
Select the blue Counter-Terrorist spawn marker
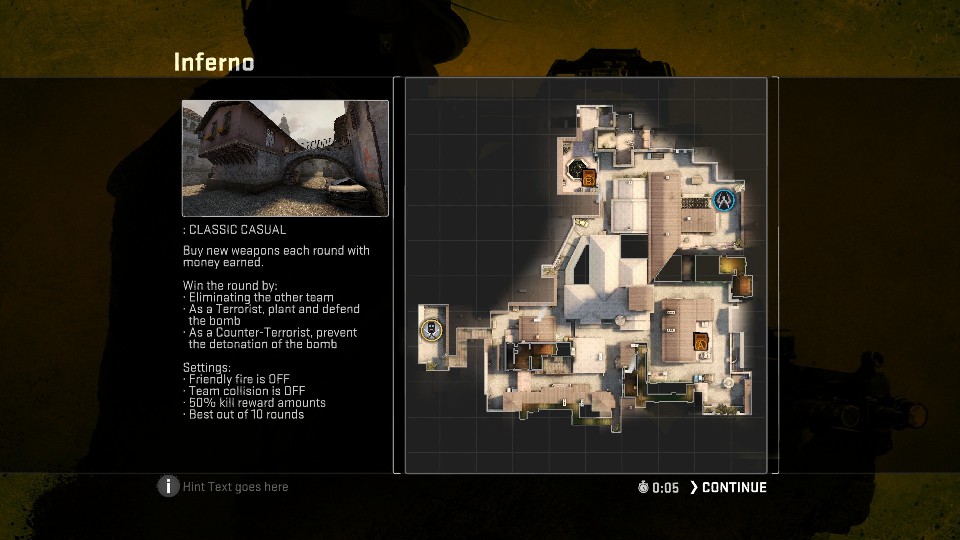724,200
